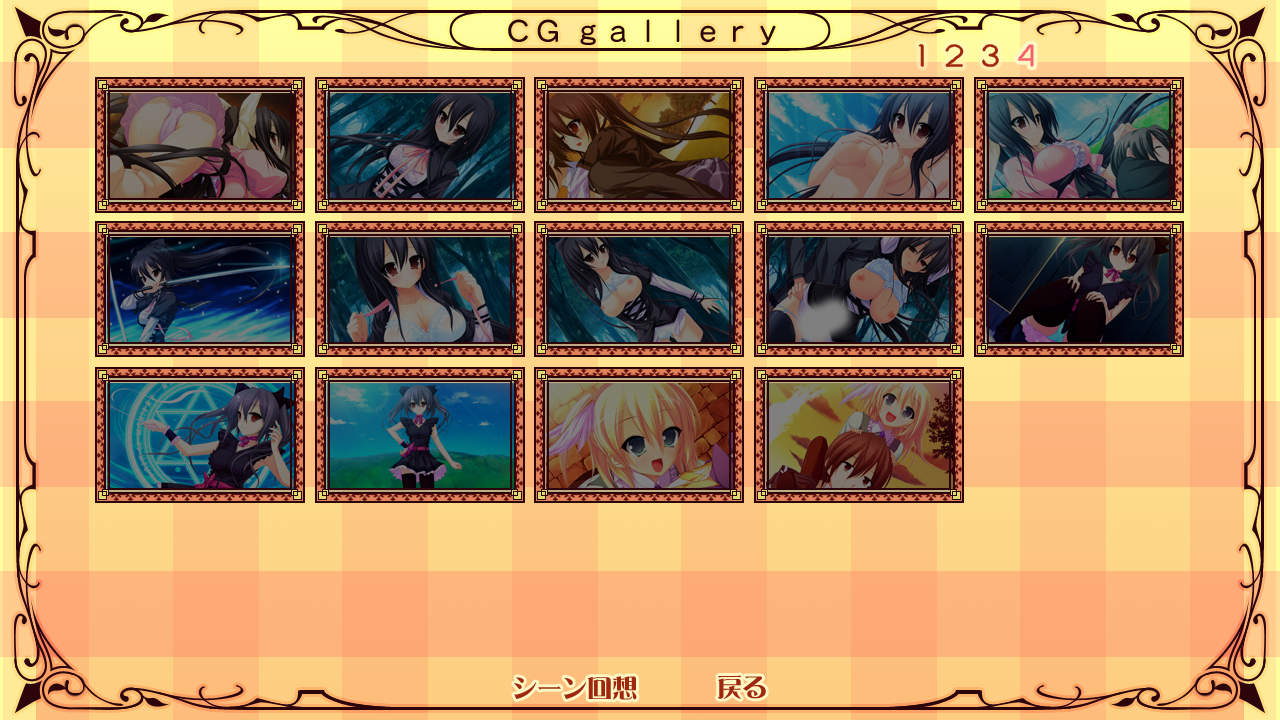1280x720 pixels.
Task: Open the シーン回想 scene replay menu
Action: (574, 688)
